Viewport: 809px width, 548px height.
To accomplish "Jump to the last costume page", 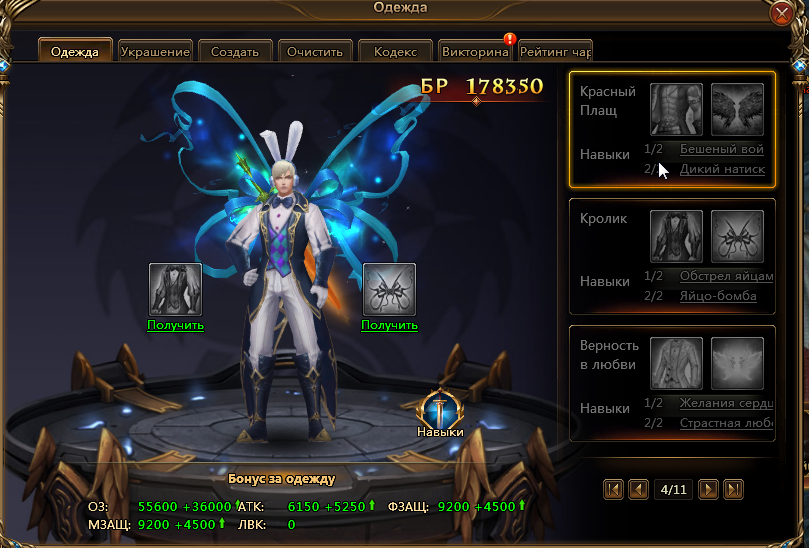I will point(734,489).
